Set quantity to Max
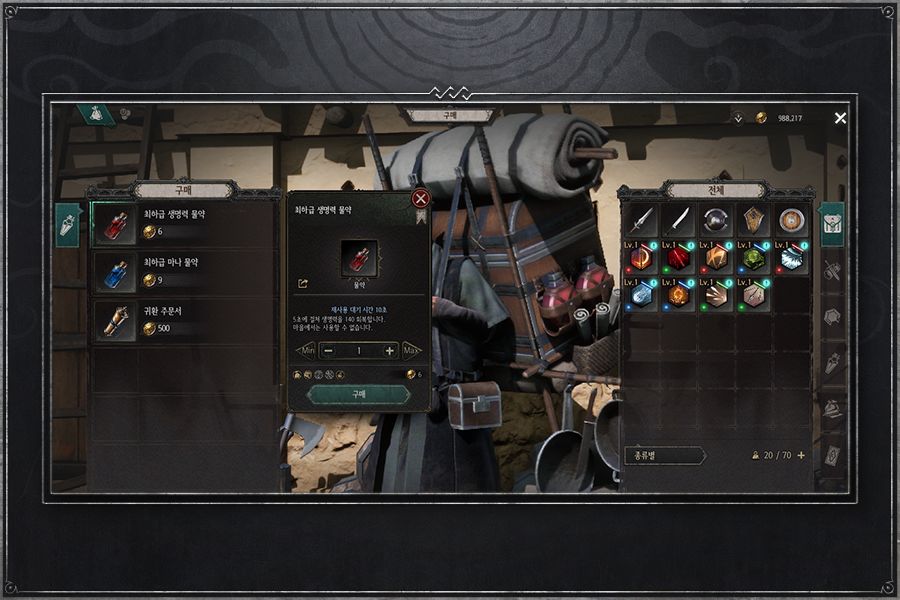 tap(411, 351)
